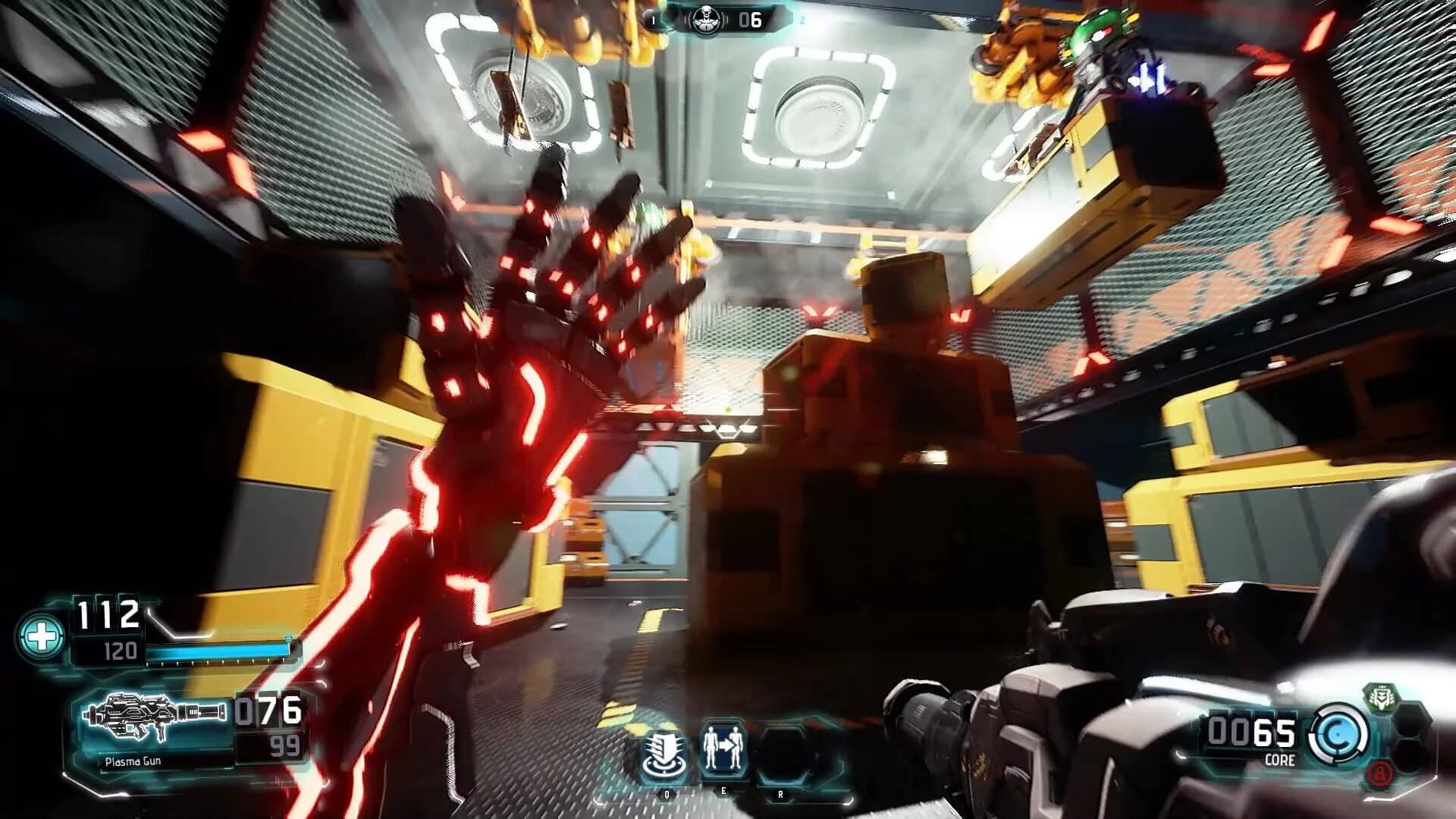
Task: Select the CORE label under the 0065 counter
Action: [1279, 760]
